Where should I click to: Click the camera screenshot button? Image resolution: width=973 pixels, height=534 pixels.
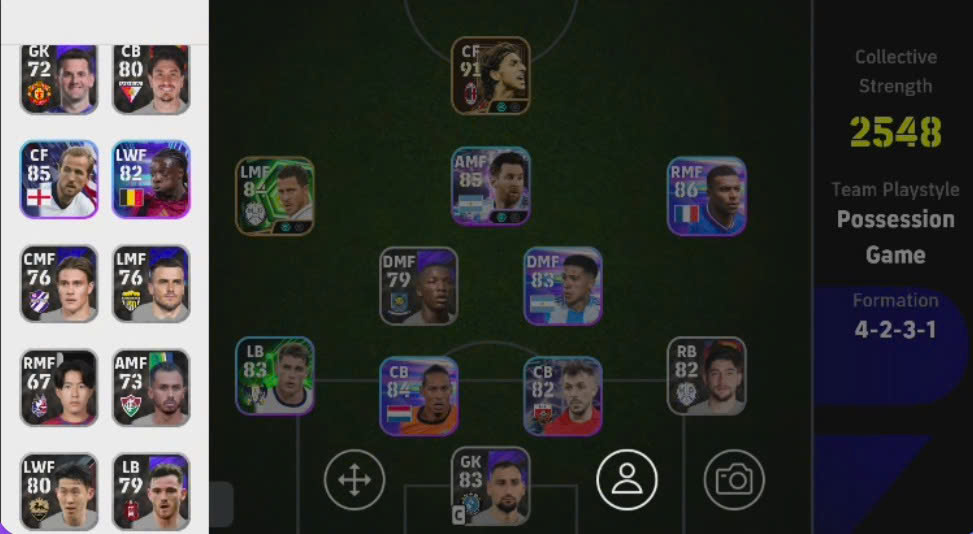pos(734,480)
